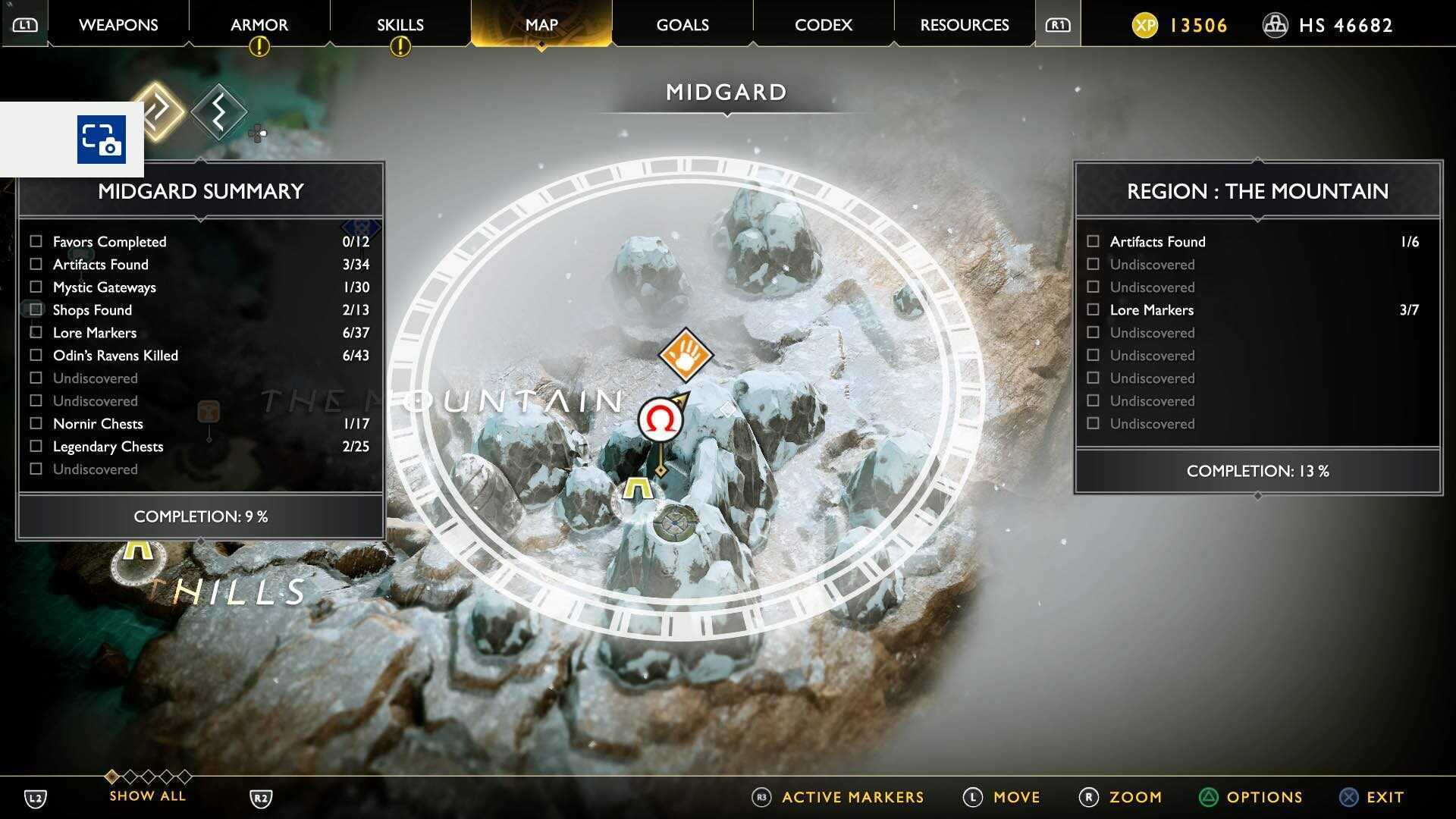Open the L2 filter control at bottom left
This screenshot has width=1456, height=819.
pos(36,797)
